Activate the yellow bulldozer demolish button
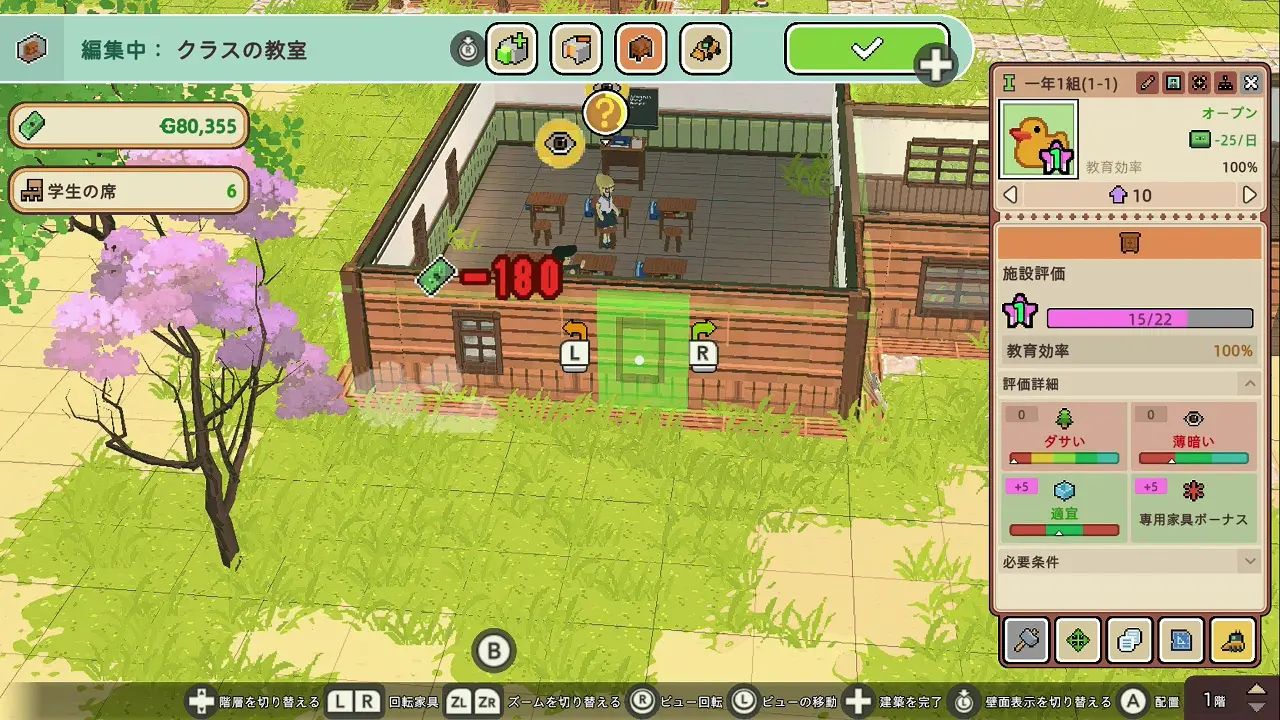This screenshot has height=720, width=1280. pyautogui.click(x=1233, y=640)
